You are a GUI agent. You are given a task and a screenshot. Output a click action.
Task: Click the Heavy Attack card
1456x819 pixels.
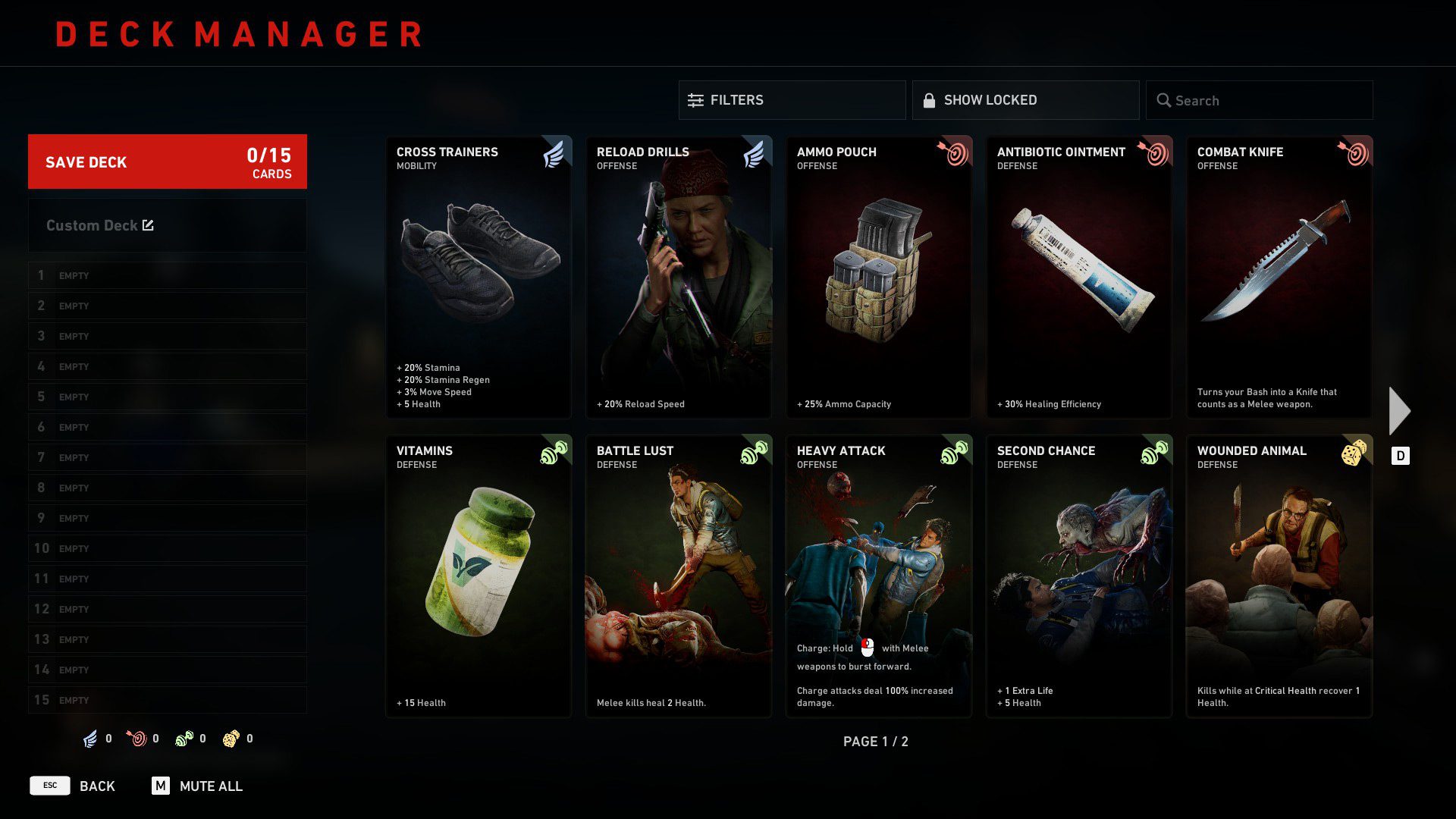click(878, 576)
